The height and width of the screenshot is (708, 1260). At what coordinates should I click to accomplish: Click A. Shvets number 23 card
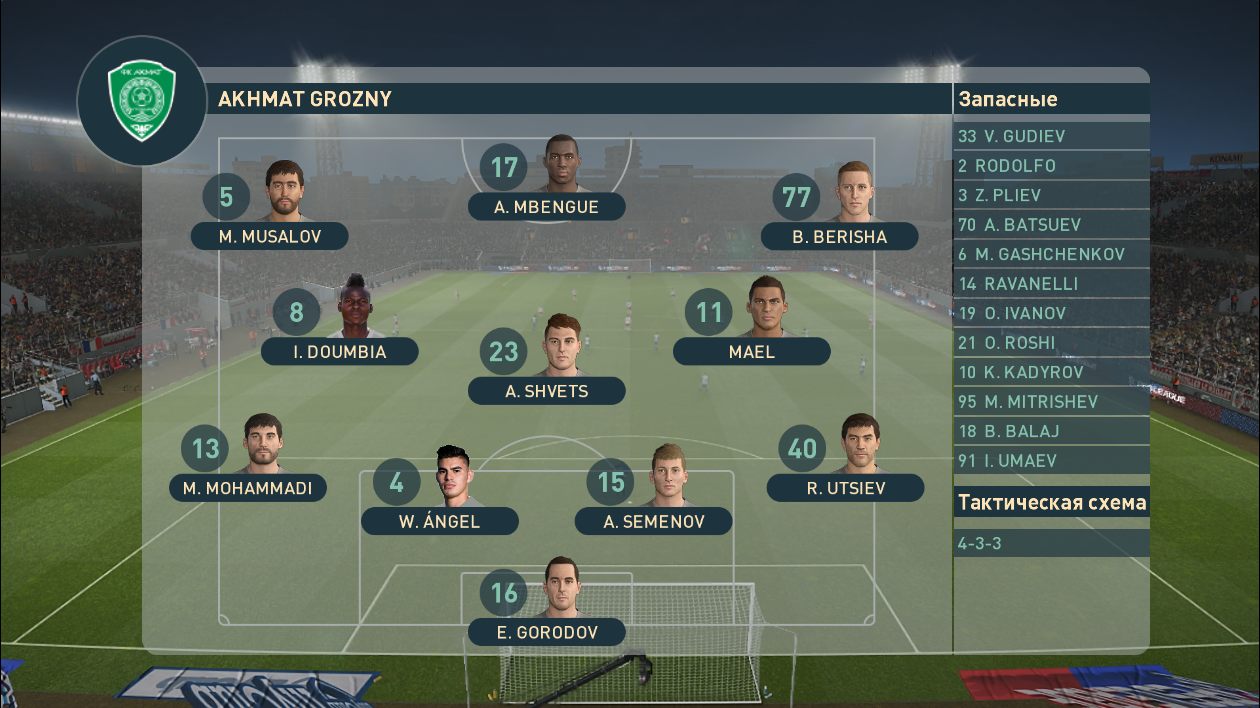pos(546,391)
